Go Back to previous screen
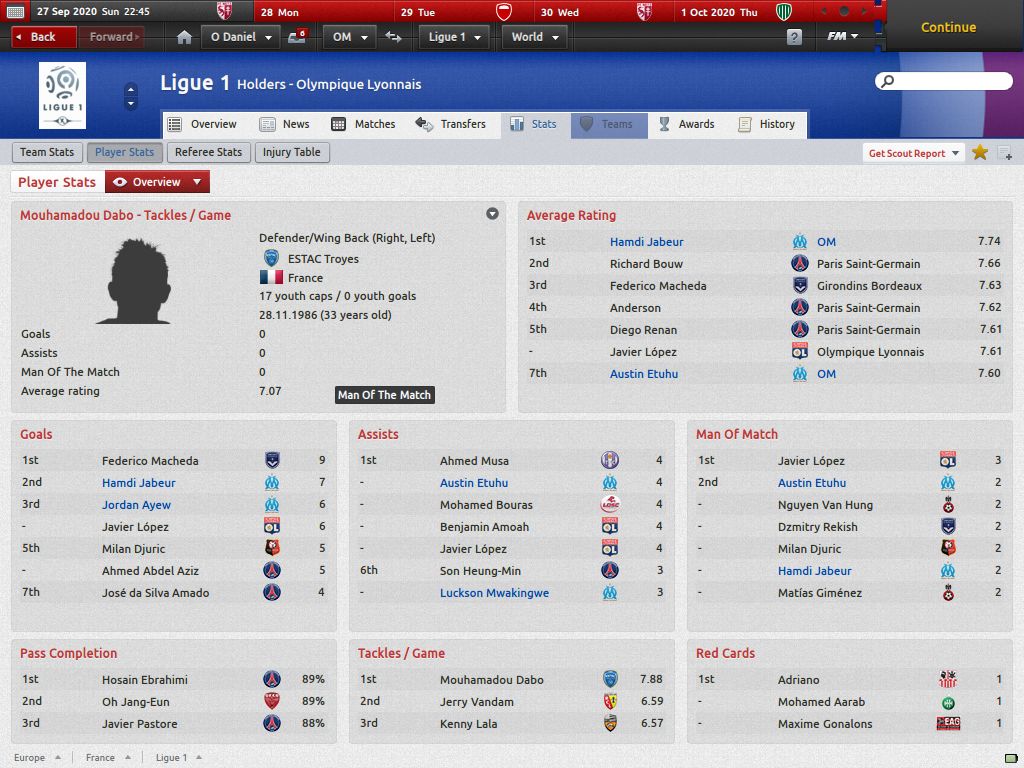The image size is (1024, 768). tap(44, 37)
